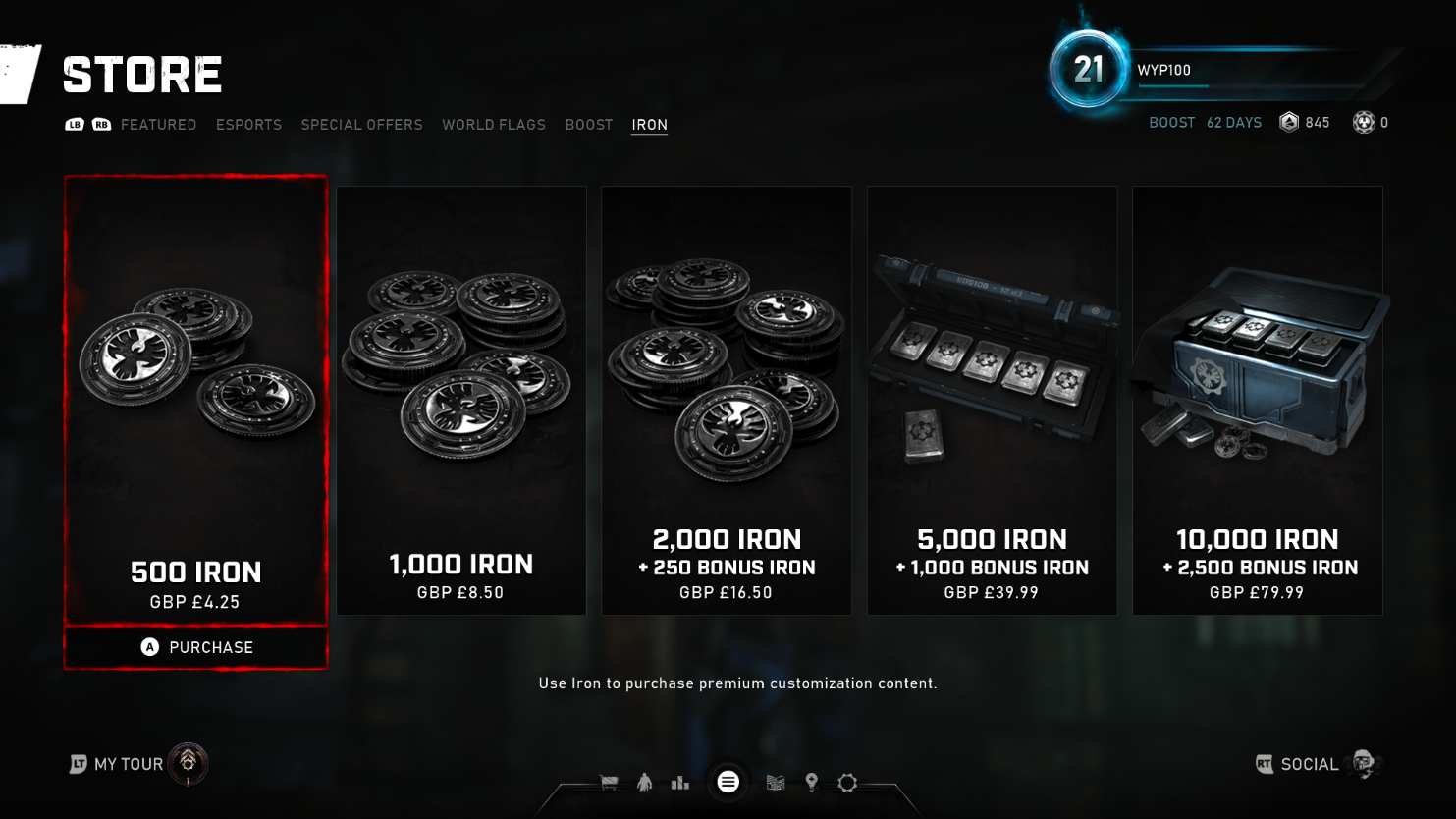Show the stats bar chart icon
Viewport: 1456px width, 819px height.
(679, 783)
